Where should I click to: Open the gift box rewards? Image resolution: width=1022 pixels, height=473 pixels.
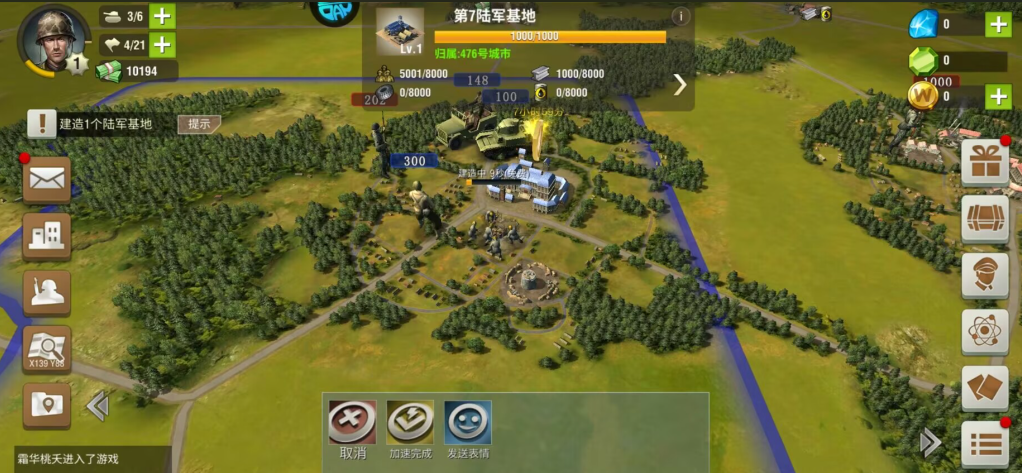984,163
